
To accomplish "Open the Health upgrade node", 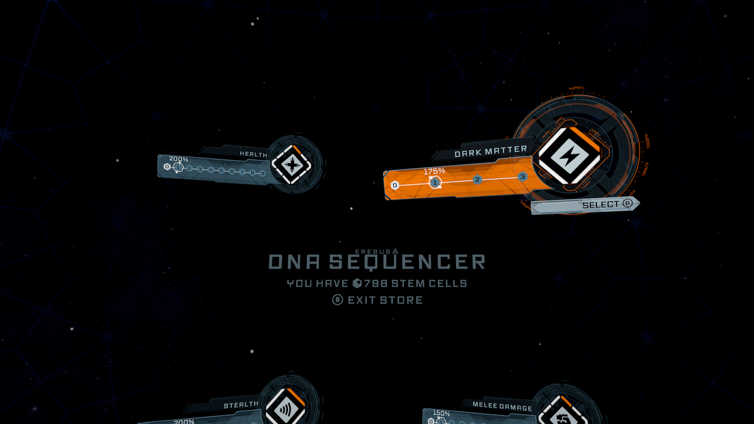I will 292,165.
